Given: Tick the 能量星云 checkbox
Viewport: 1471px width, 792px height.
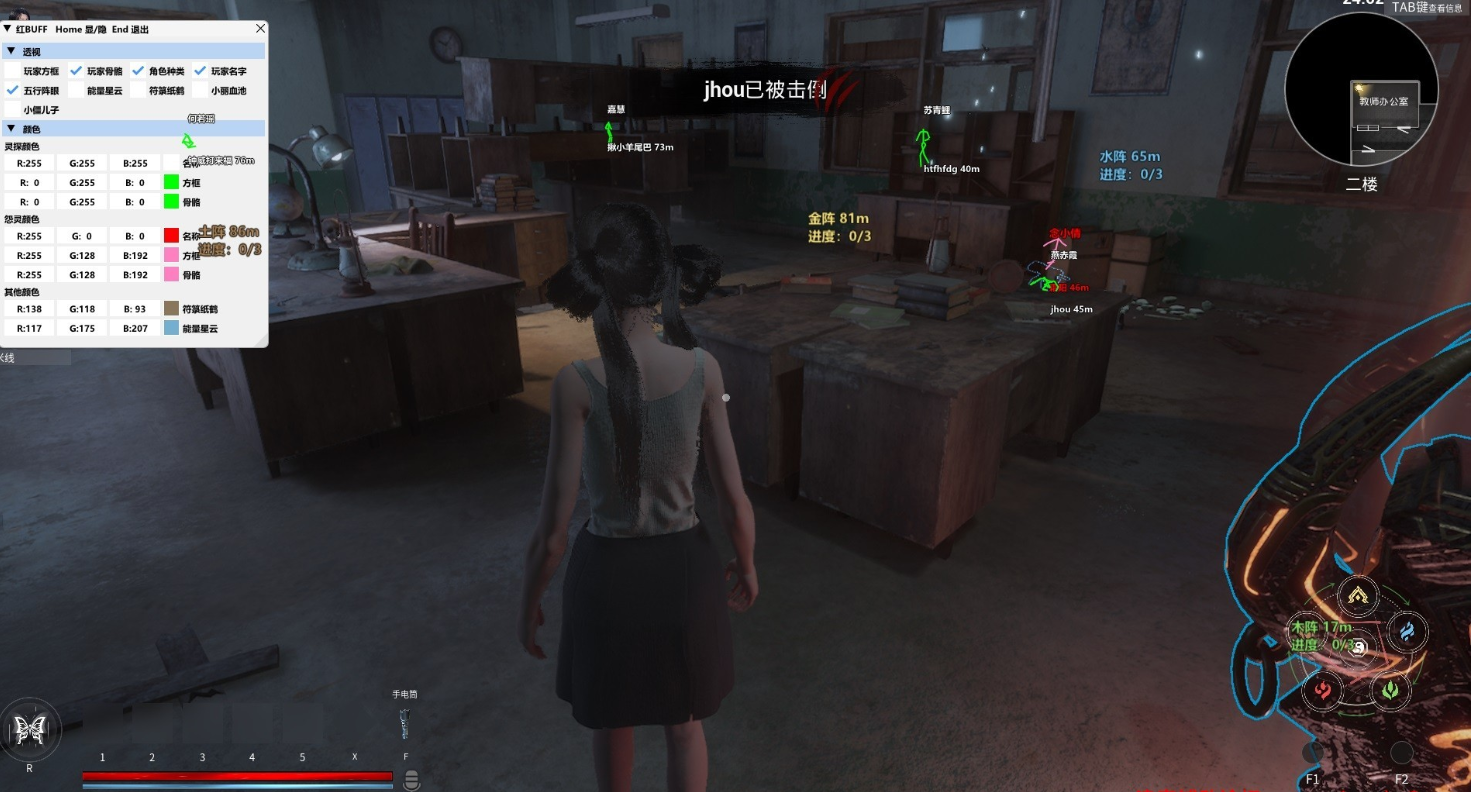Looking at the screenshot, I should tap(76, 90).
